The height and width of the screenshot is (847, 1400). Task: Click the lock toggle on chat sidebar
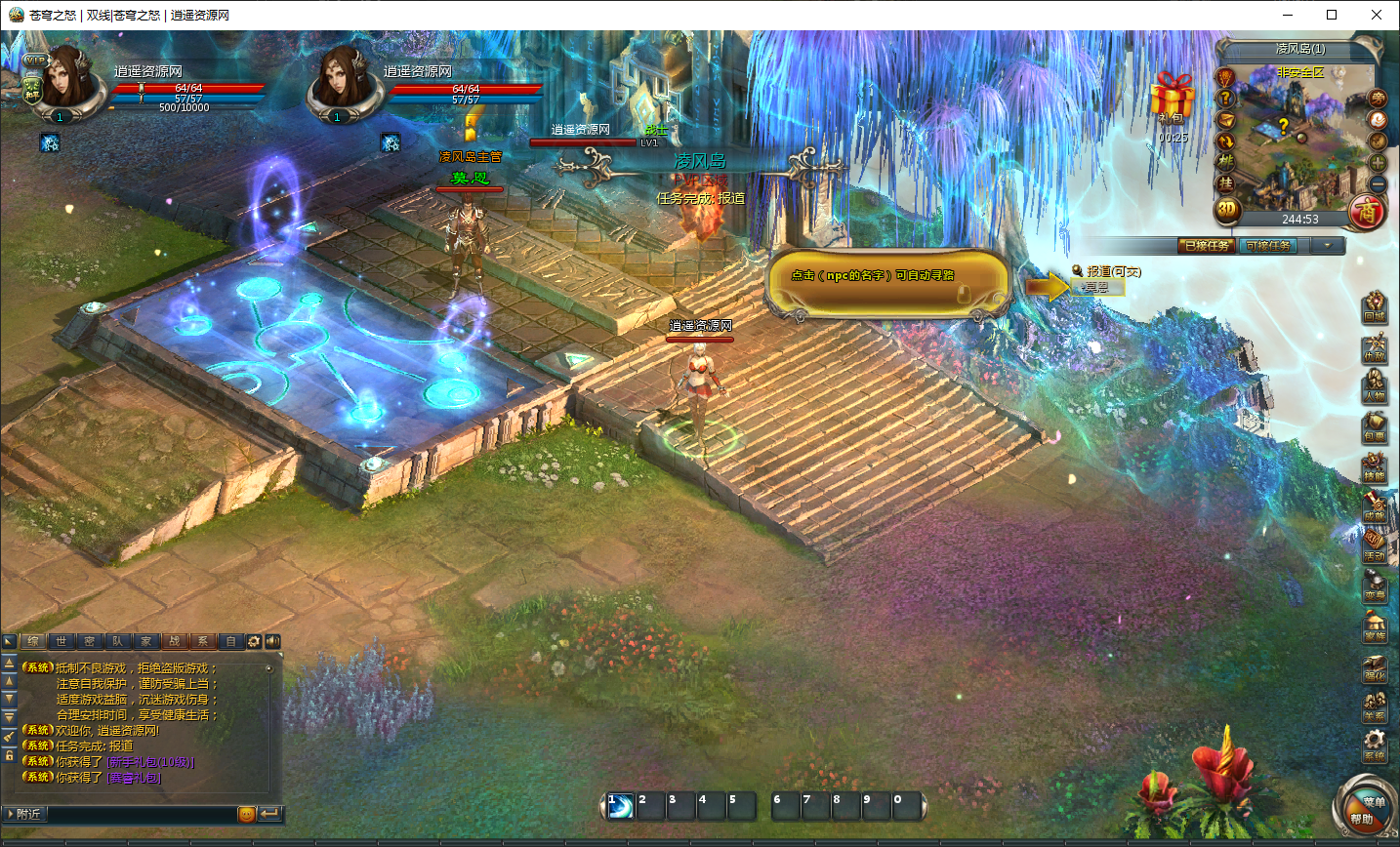[x=9, y=755]
